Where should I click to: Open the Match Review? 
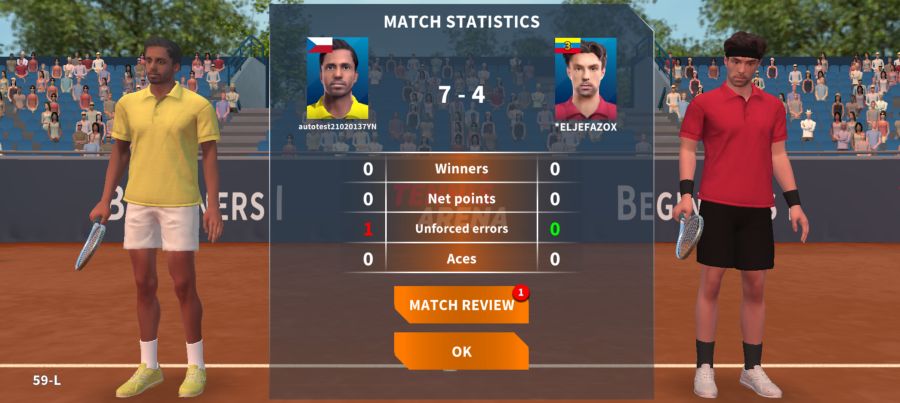tap(461, 305)
